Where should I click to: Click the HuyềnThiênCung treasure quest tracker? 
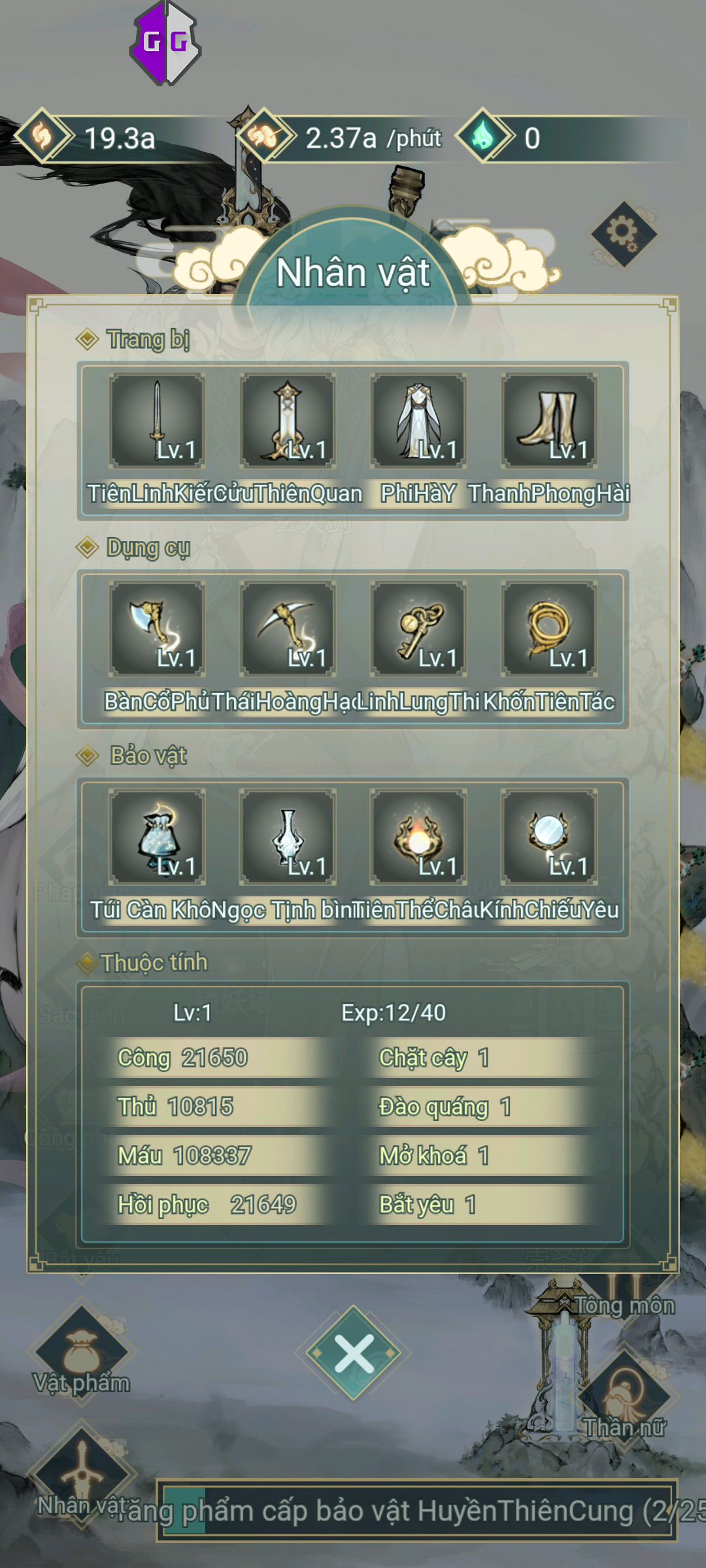pyautogui.click(x=416, y=1511)
